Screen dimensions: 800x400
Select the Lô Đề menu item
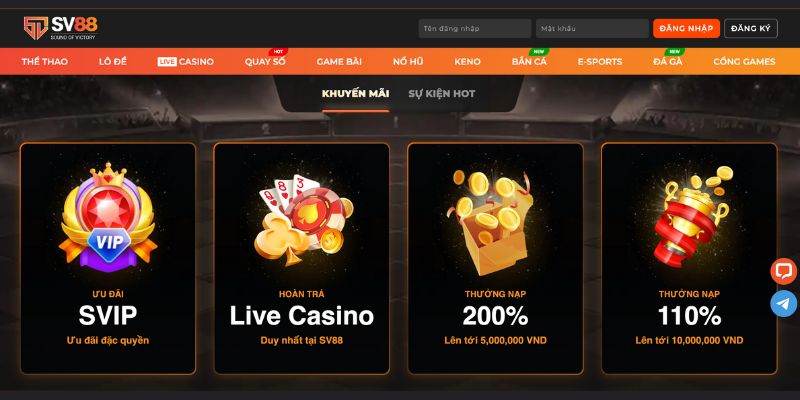[x=113, y=62]
